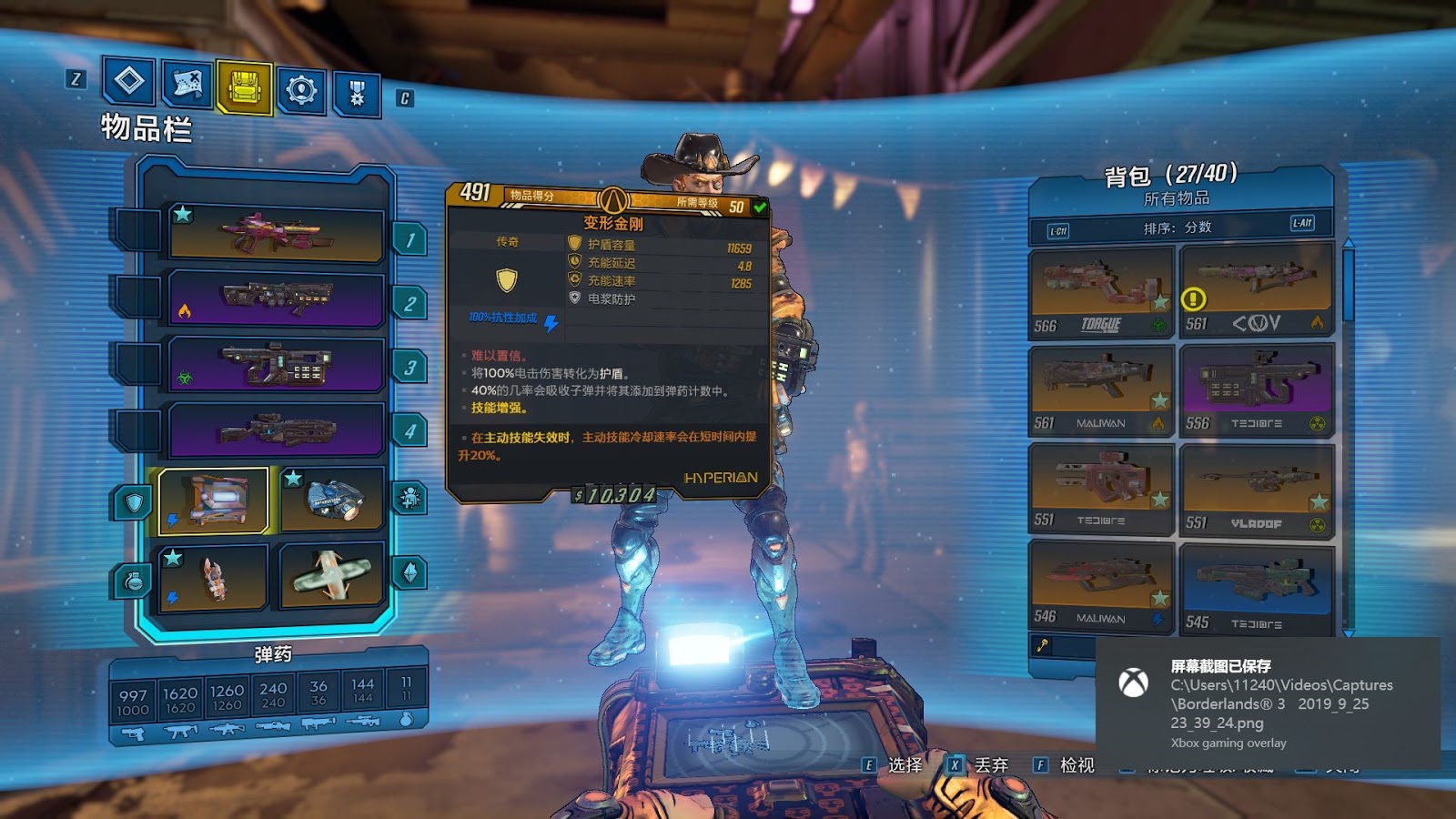Screen dimensions: 1456x819
Task: Change the backpack sort order setting
Action: (1178, 227)
